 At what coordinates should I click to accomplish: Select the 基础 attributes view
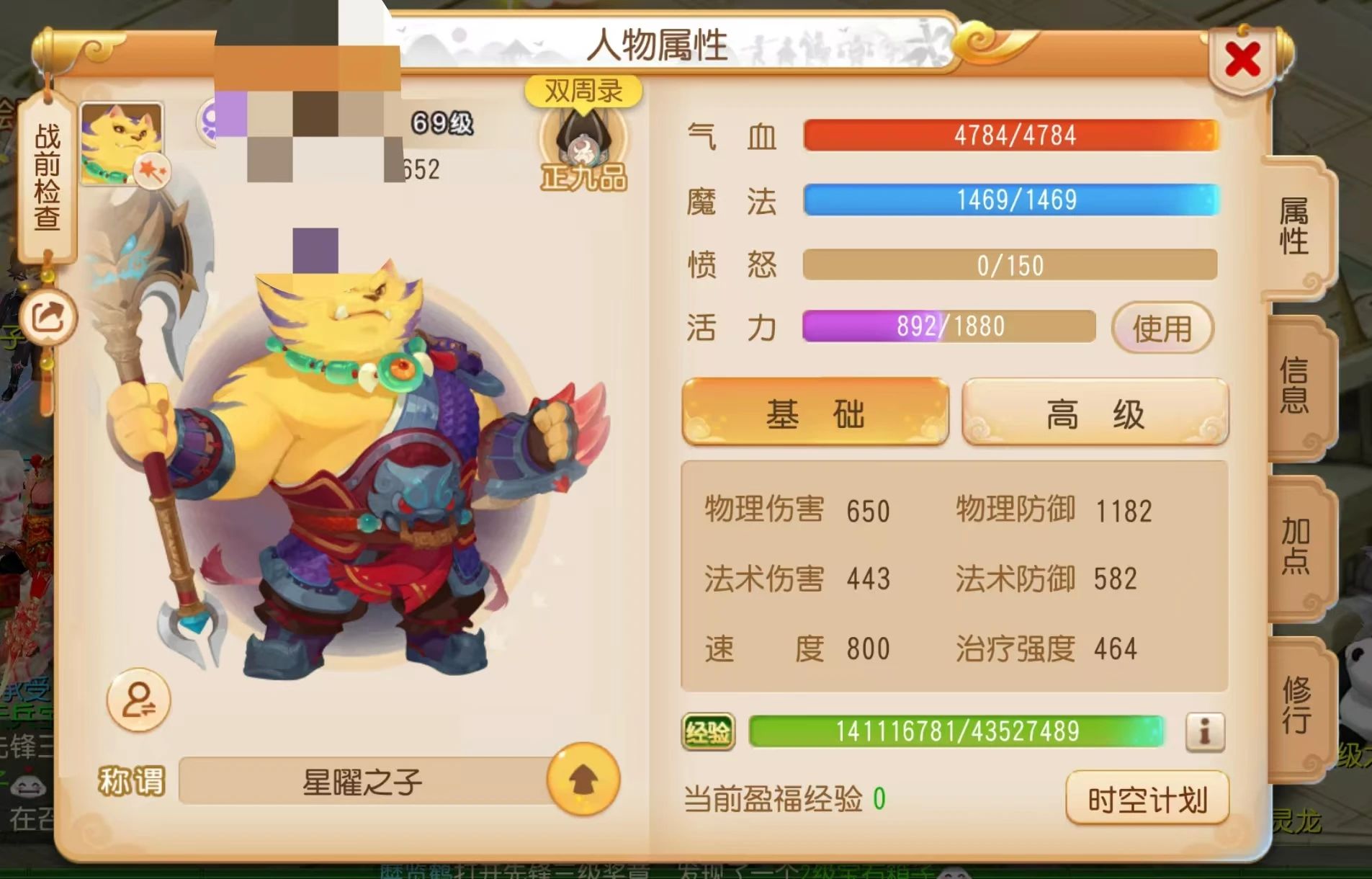click(x=815, y=412)
